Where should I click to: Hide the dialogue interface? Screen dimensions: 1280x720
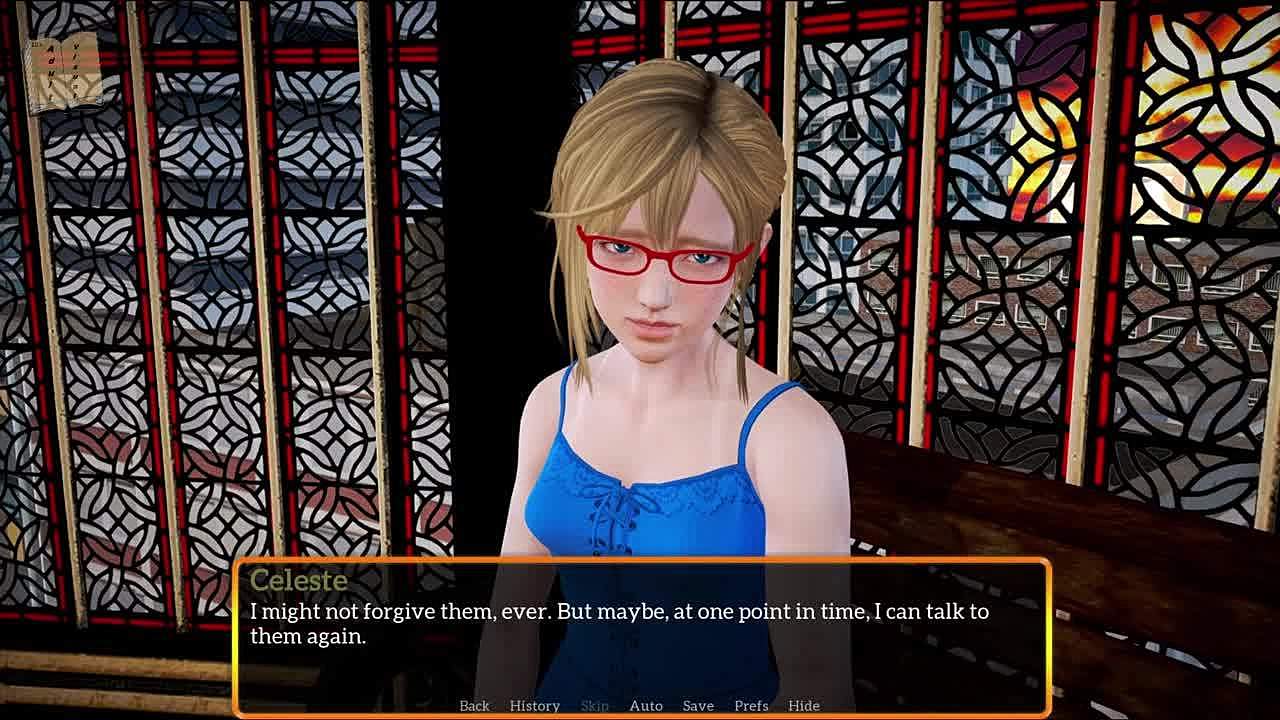(x=804, y=706)
